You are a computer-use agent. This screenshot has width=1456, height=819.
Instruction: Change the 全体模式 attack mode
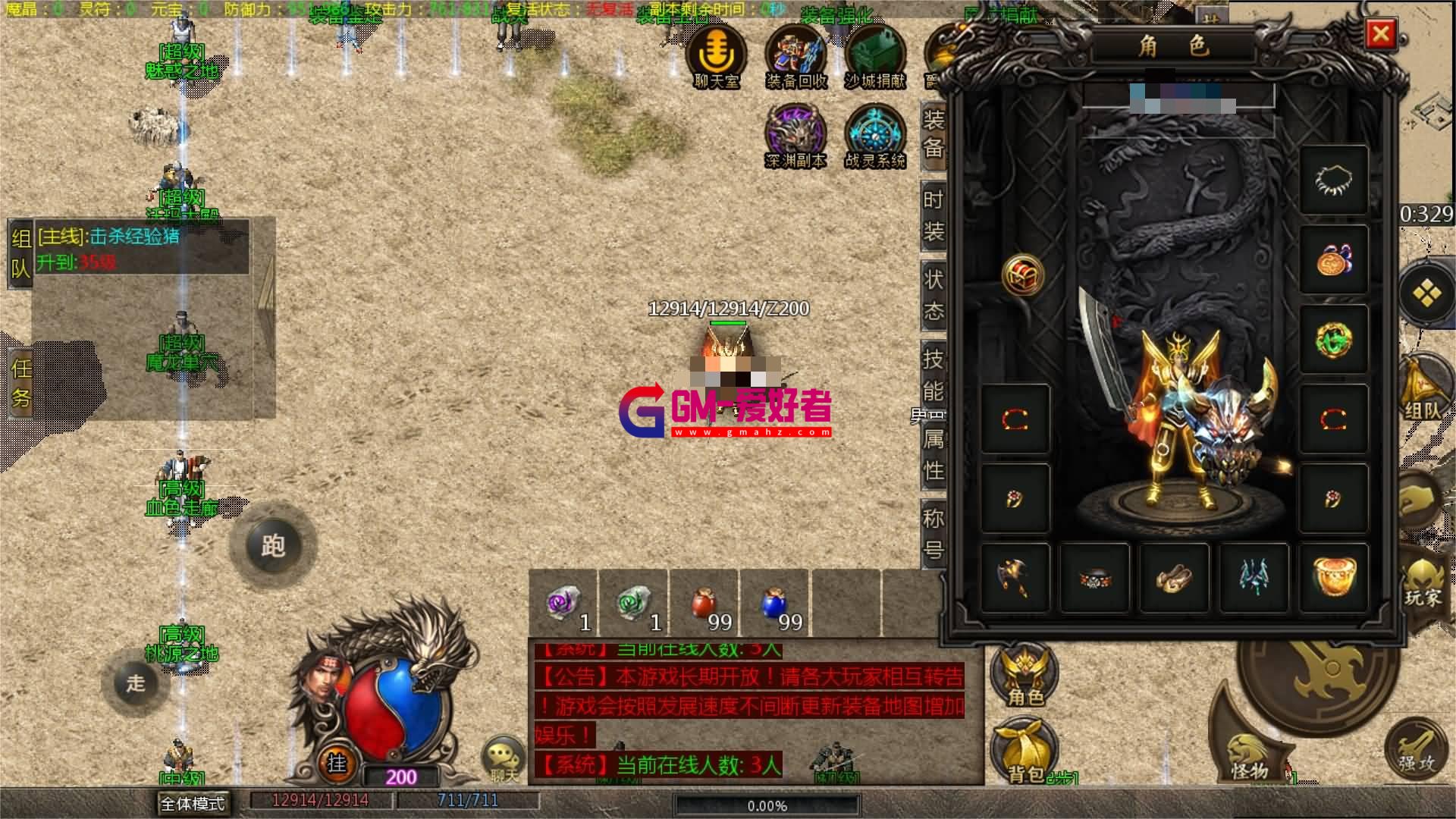[193, 802]
